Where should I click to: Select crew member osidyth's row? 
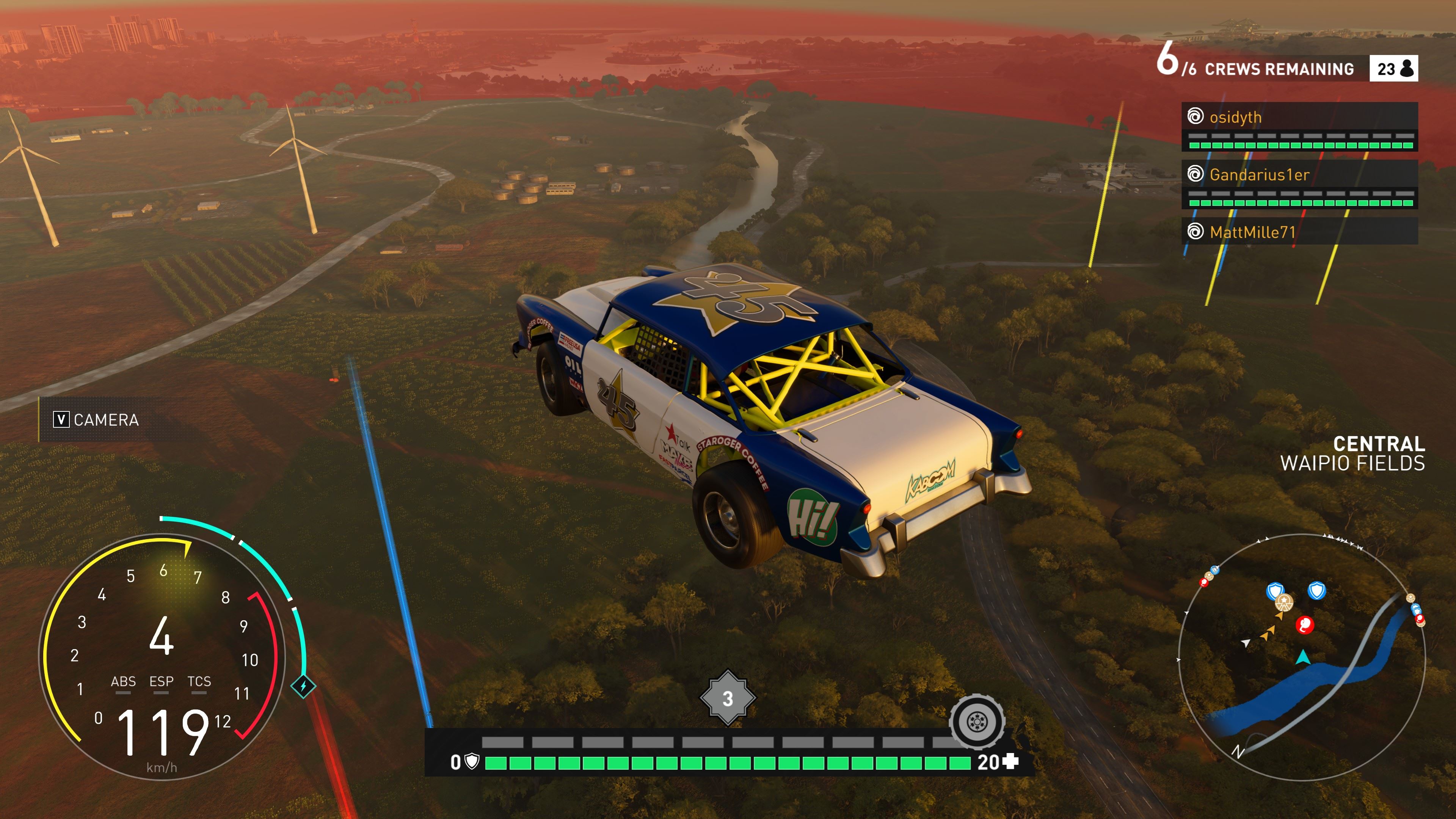click(x=1299, y=118)
